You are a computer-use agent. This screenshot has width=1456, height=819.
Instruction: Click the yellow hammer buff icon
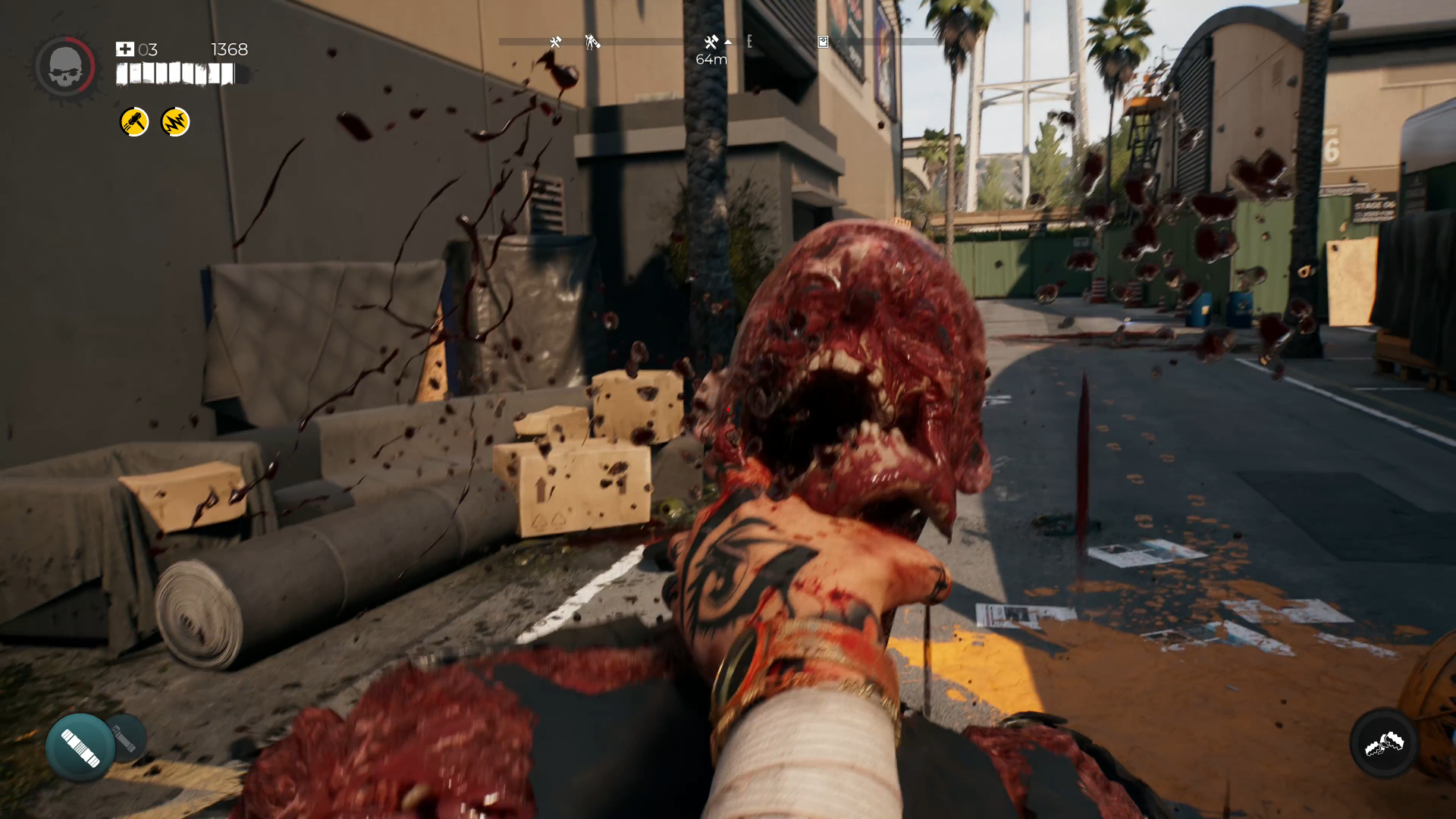[x=134, y=122]
